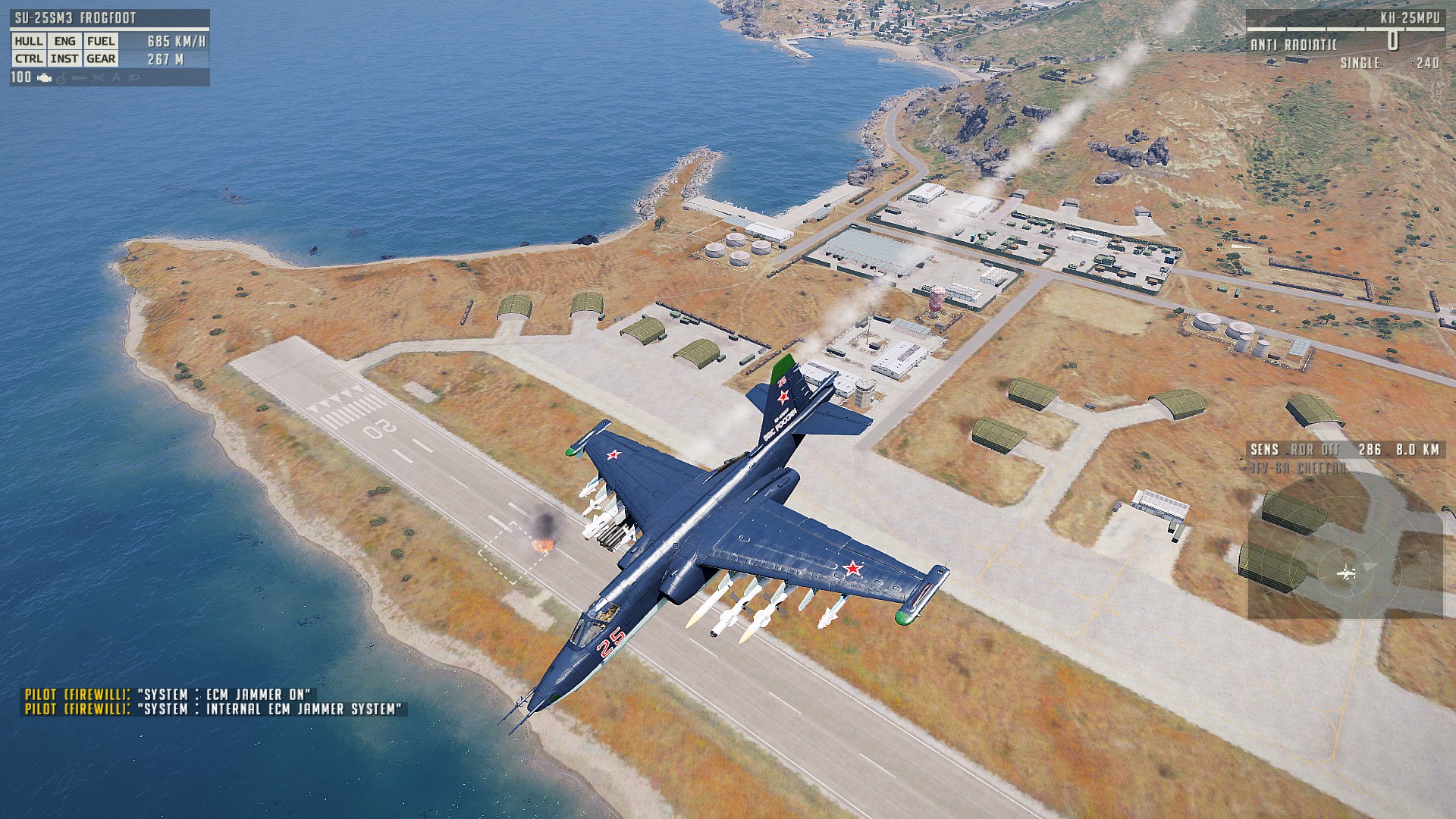Select the CTRL status box
Image resolution: width=1456 pixels, height=819 pixels.
[29, 58]
